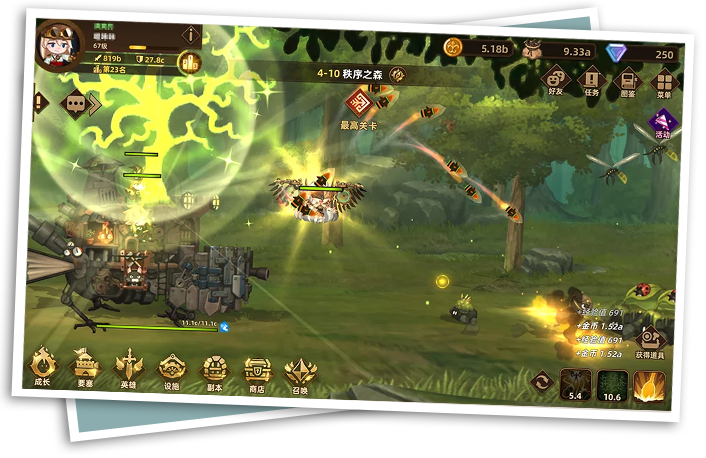Image resolution: width=706 pixels, height=458 pixels.
Task: Open the 商店 shop
Action: click(x=257, y=374)
